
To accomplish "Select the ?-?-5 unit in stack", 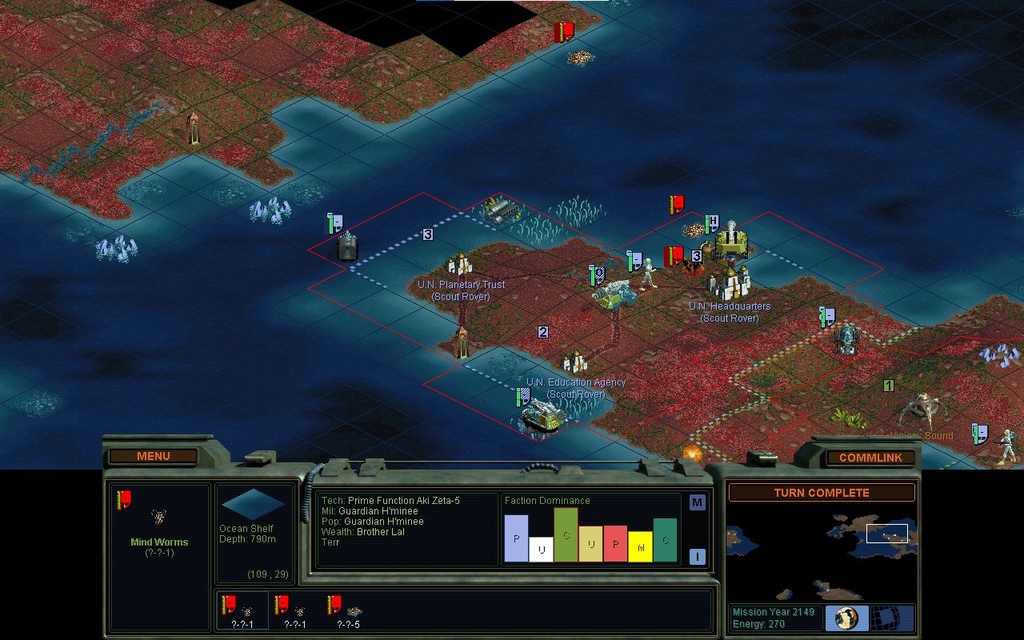I will pyautogui.click(x=350, y=609).
